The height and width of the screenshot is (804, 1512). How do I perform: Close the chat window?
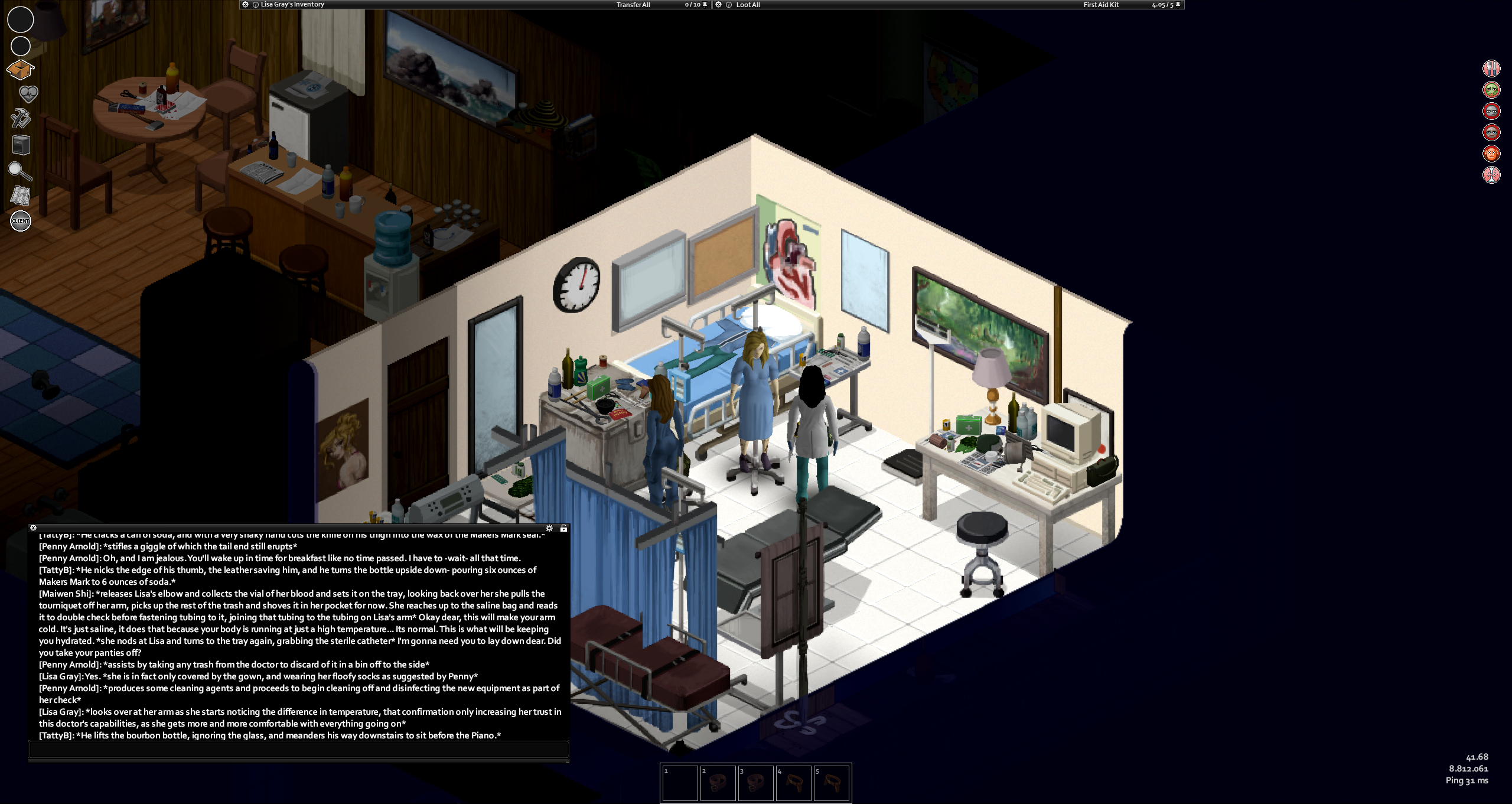(x=34, y=528)
